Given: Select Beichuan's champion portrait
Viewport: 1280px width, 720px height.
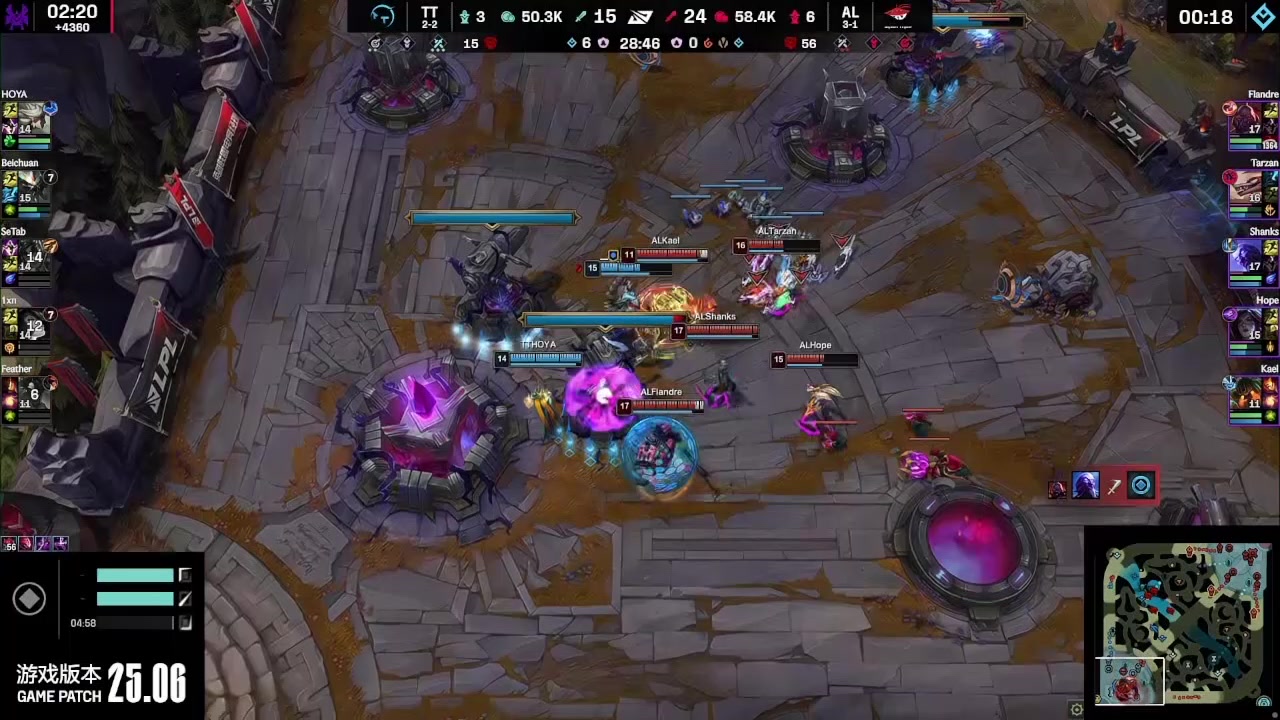Looking at the screenshot, I should (x=31, y=186).
